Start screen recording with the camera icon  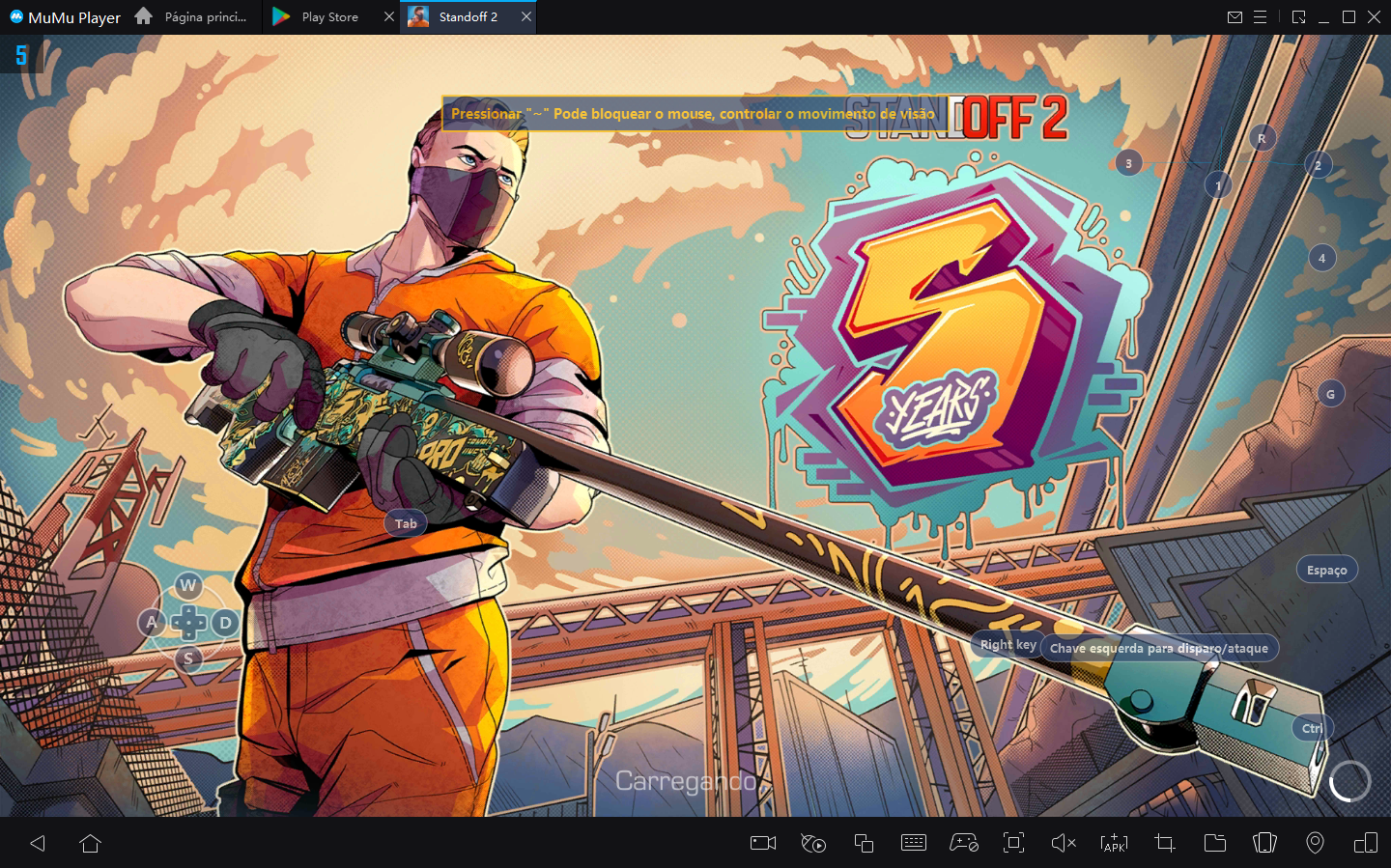pyautogui.click(x=762, y=843)
